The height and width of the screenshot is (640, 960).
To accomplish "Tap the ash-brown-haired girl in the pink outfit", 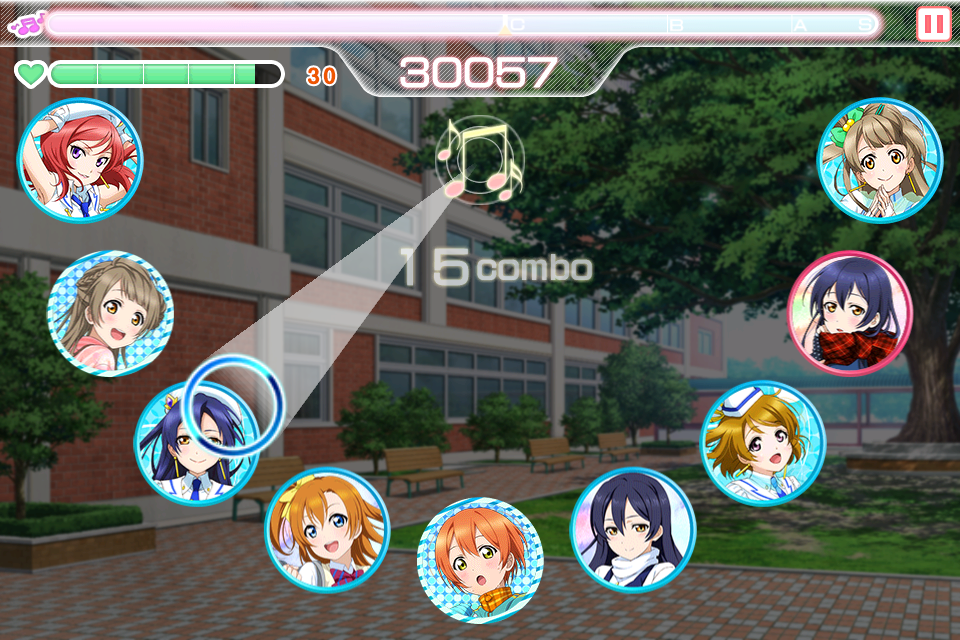I will (x=110, y=313).
